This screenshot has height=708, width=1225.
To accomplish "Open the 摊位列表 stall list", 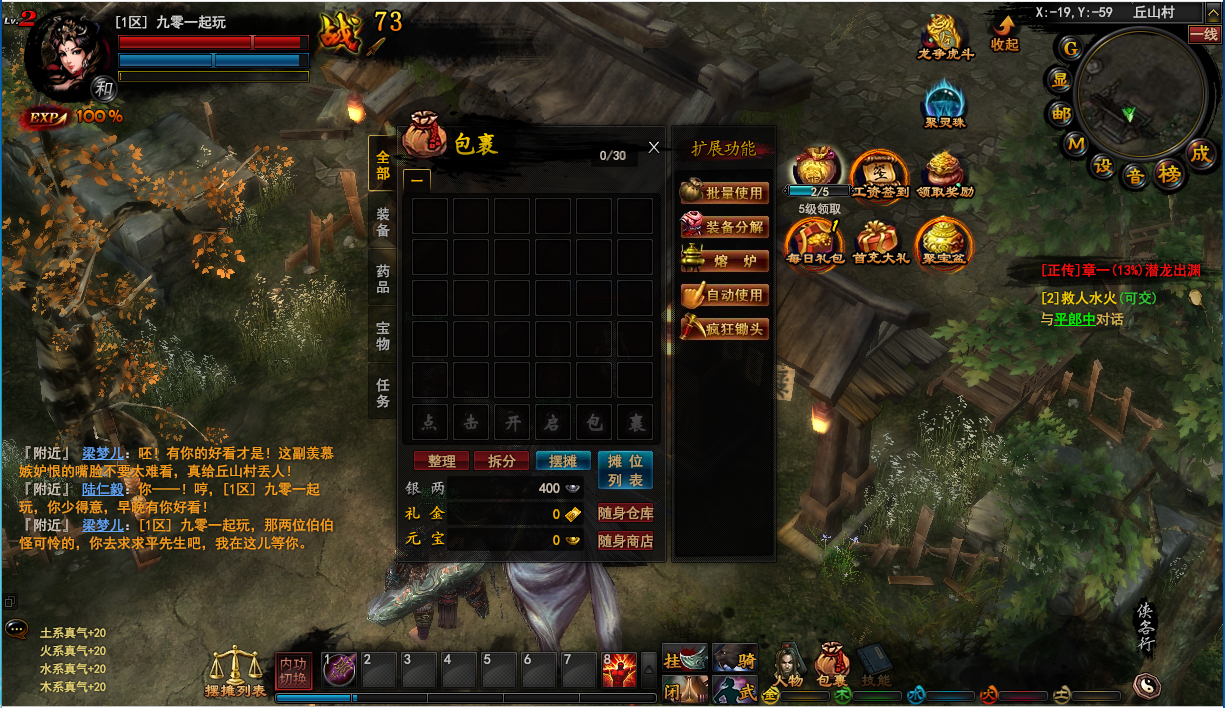I will click(x=625, y=470).
